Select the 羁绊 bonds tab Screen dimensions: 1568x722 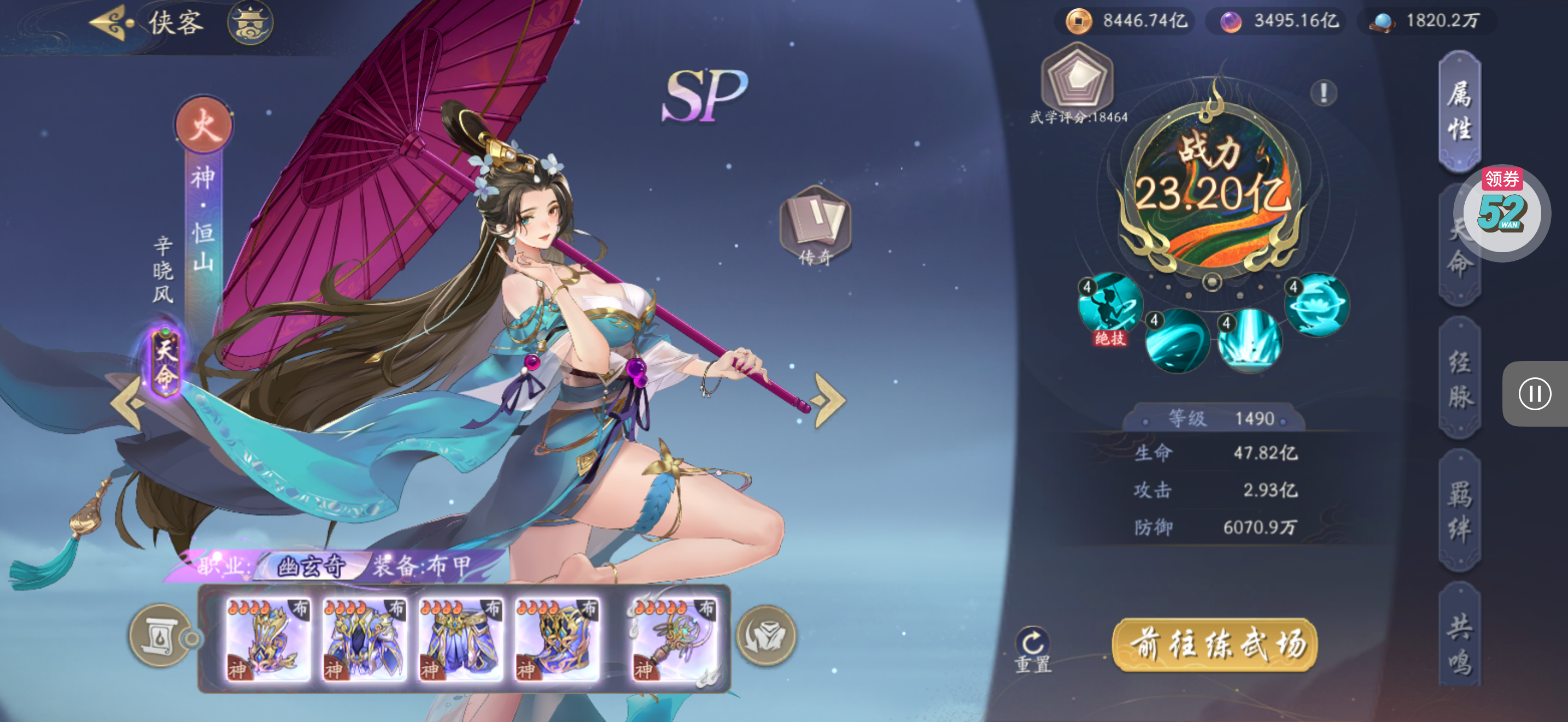coord(1460,511)
